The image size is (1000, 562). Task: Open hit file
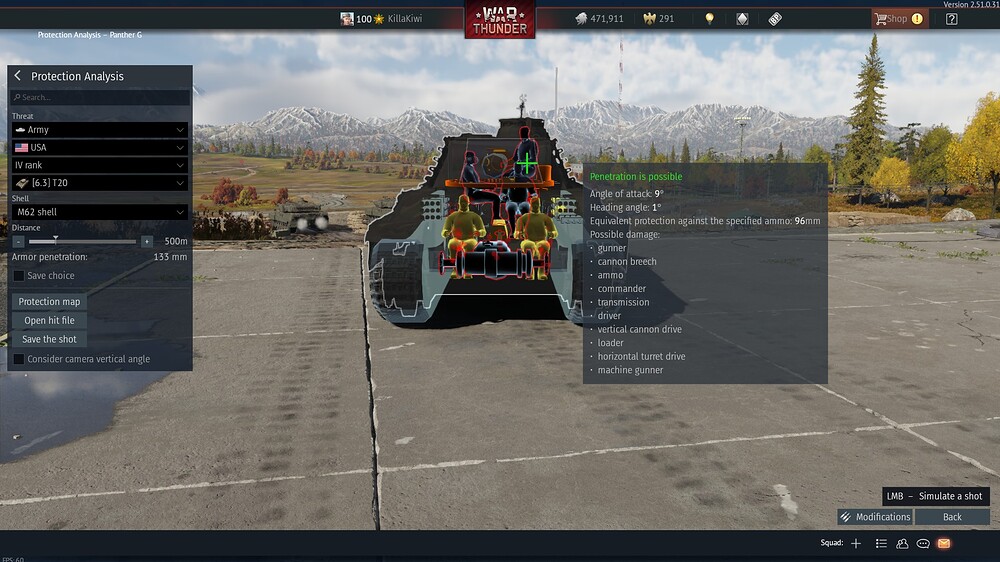[49, 321]
